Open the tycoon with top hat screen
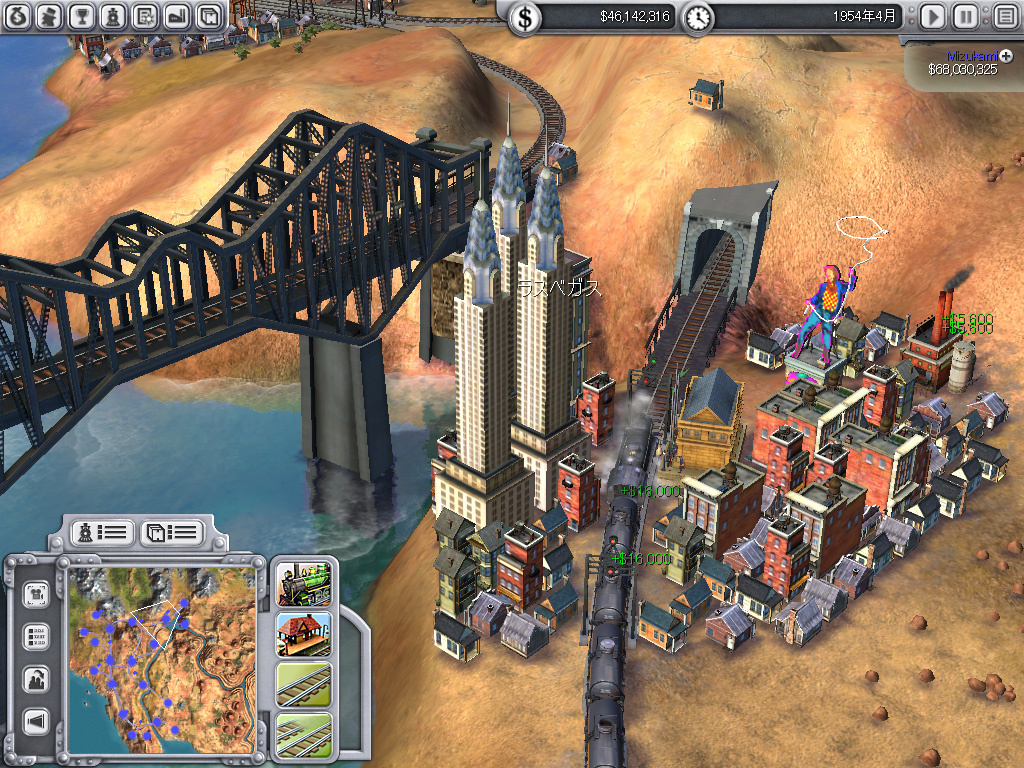Image resolution: width=1024 pixels, height=768 pixels. coord(50,16)
